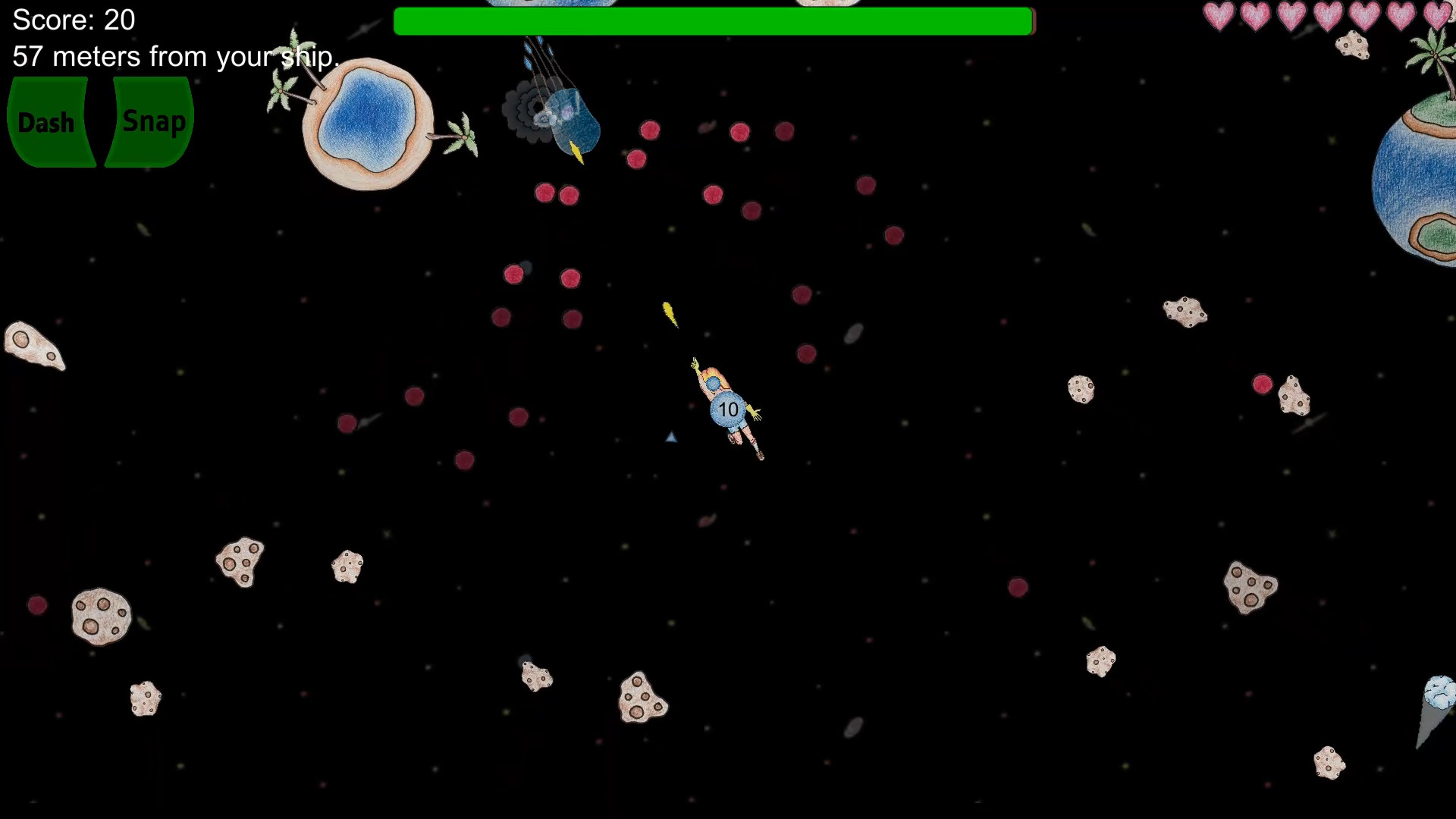This screenshot has width=1456, height=819.
Task: Click the small blue triangle arrow indicator
Action: pyautogui.click(x=670, y=438)
